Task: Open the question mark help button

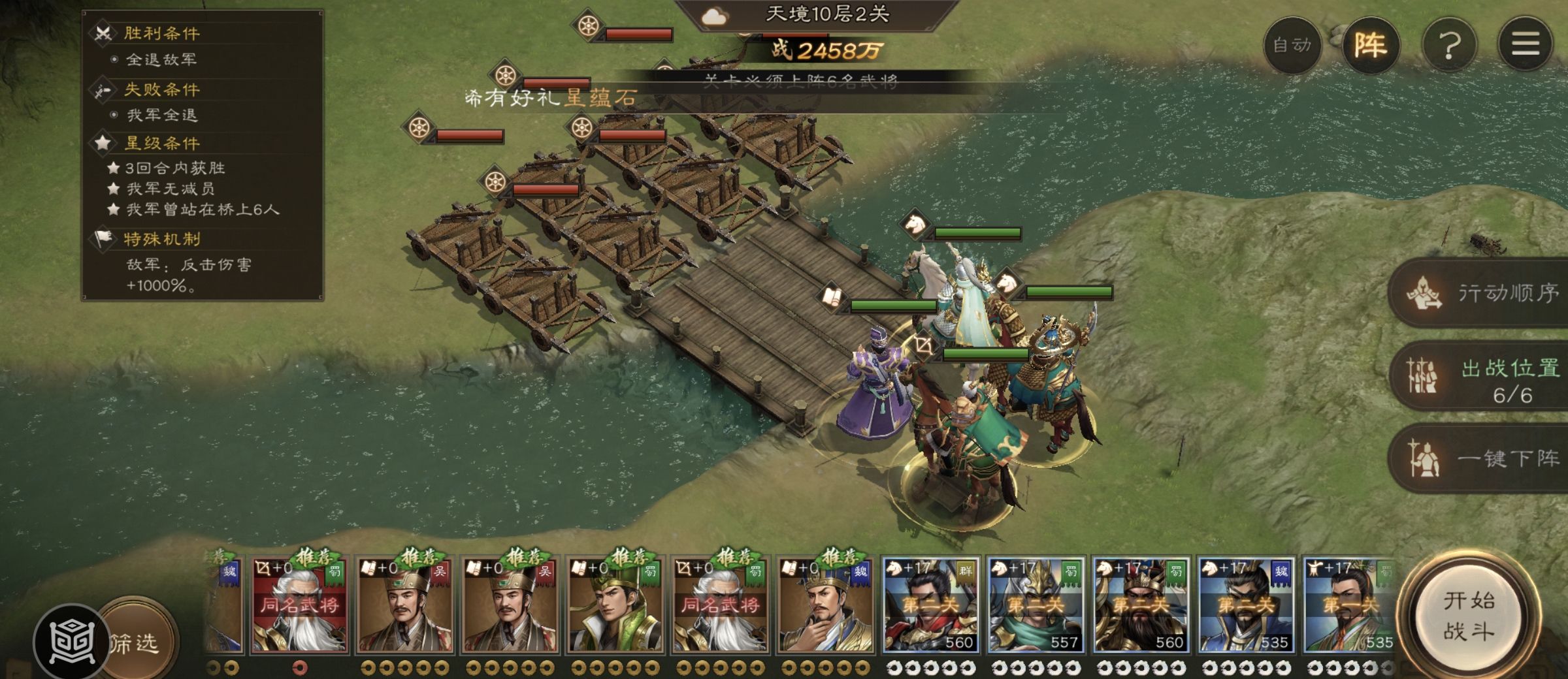Action: (1449, 45)
